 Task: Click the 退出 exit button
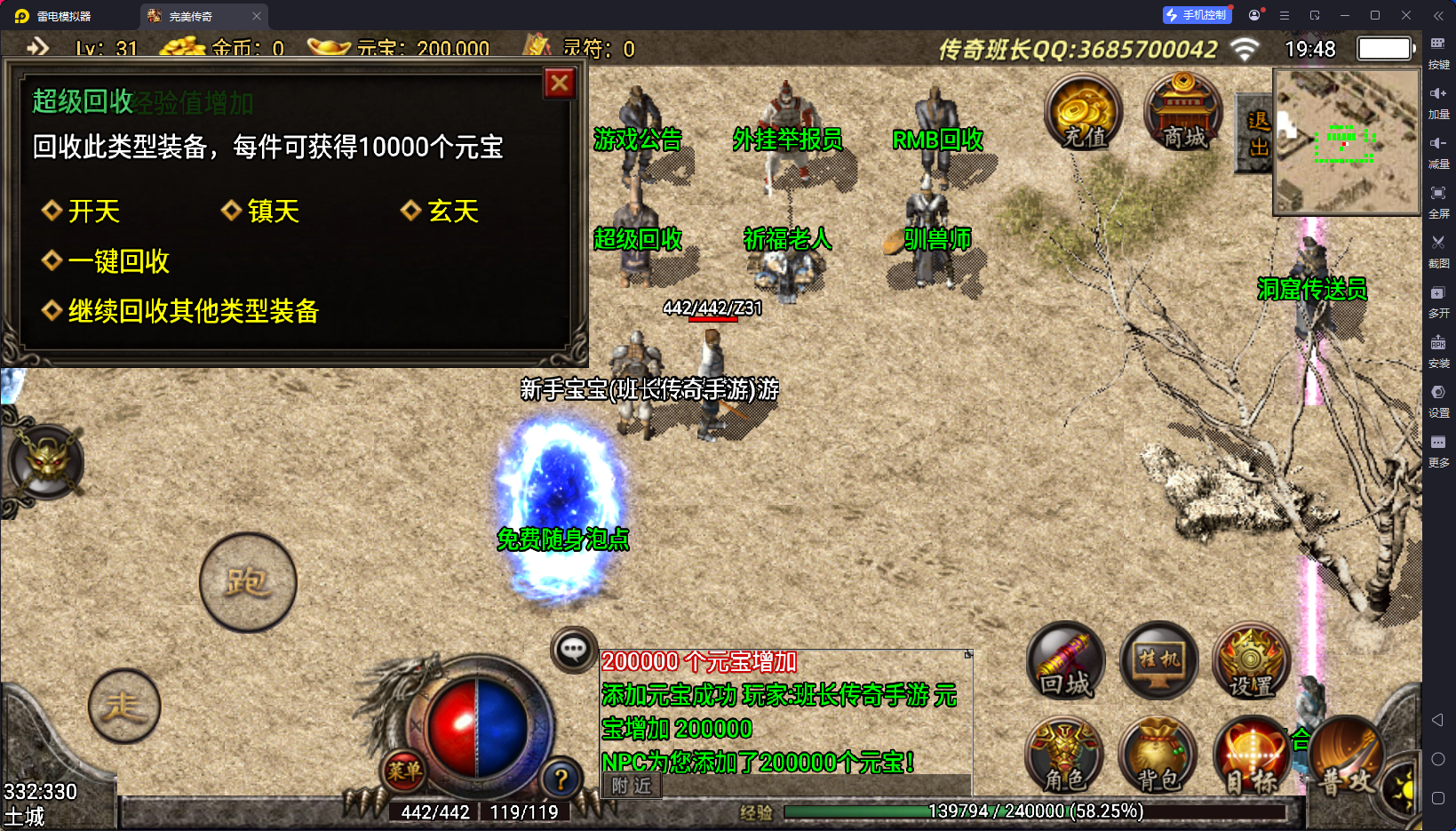point(1257,133)
